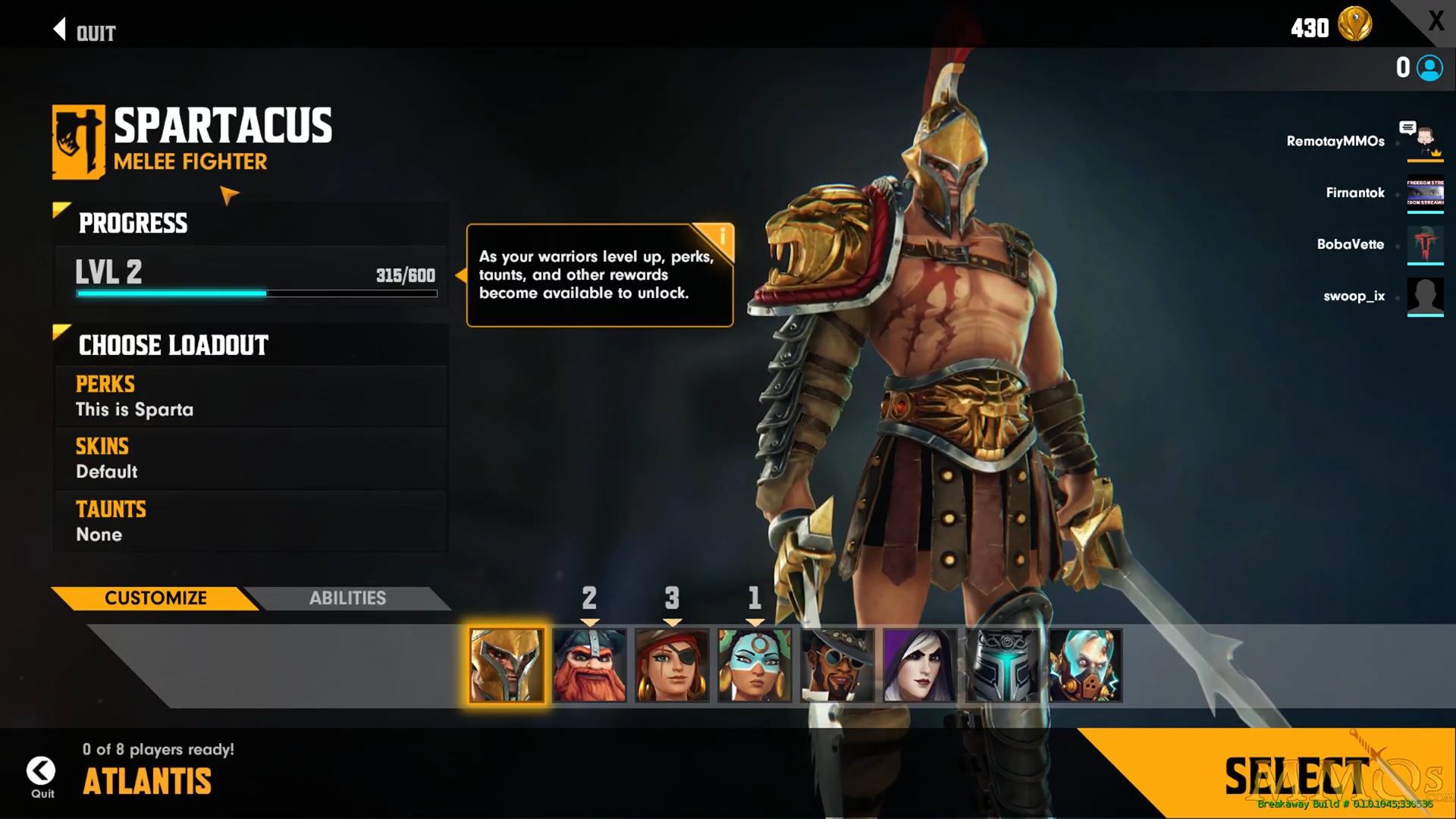
Task: Switch to the Abilities tab
Action: [347, 598]
